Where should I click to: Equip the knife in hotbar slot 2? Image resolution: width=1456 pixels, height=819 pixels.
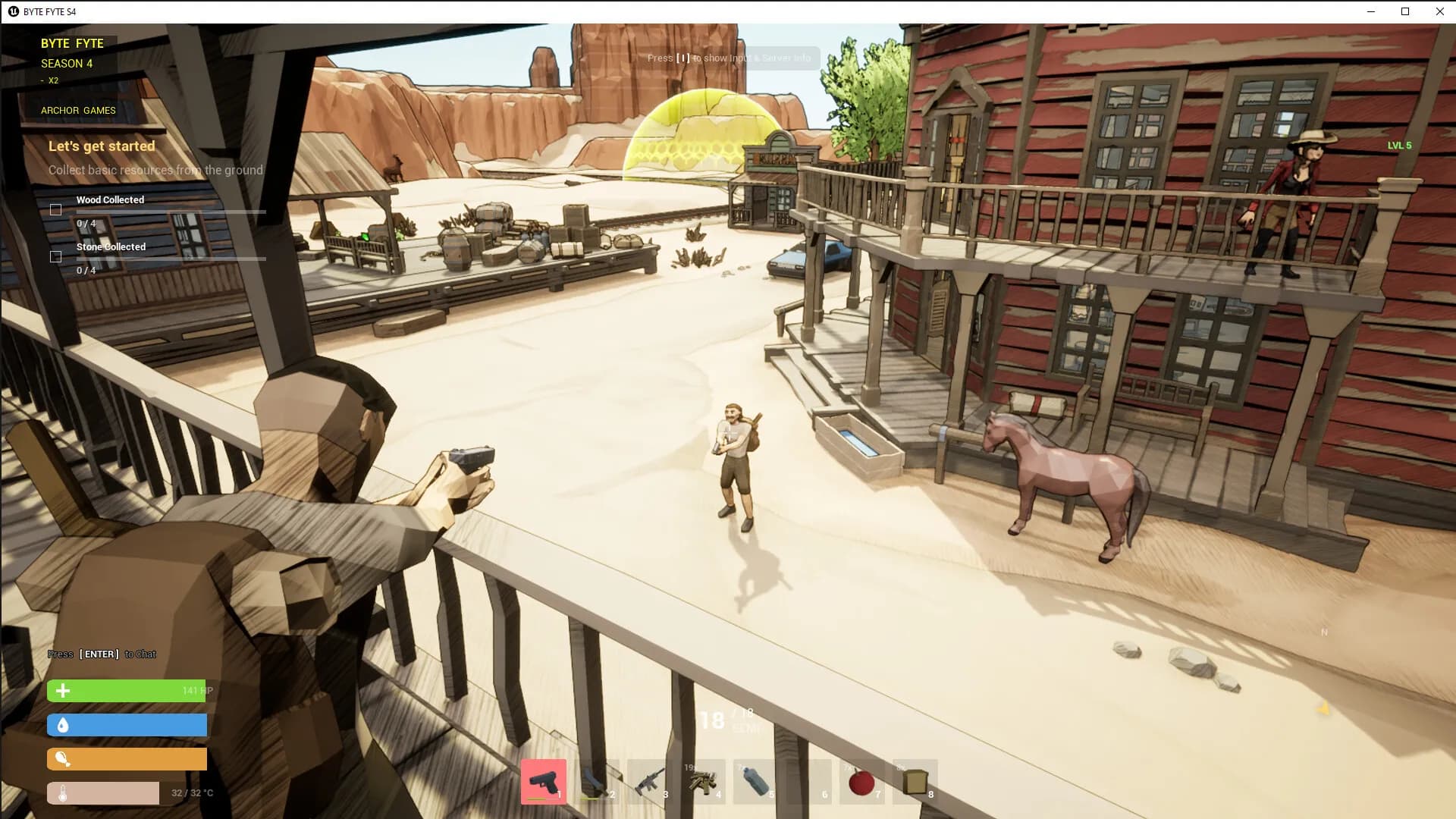pos(598,781)
